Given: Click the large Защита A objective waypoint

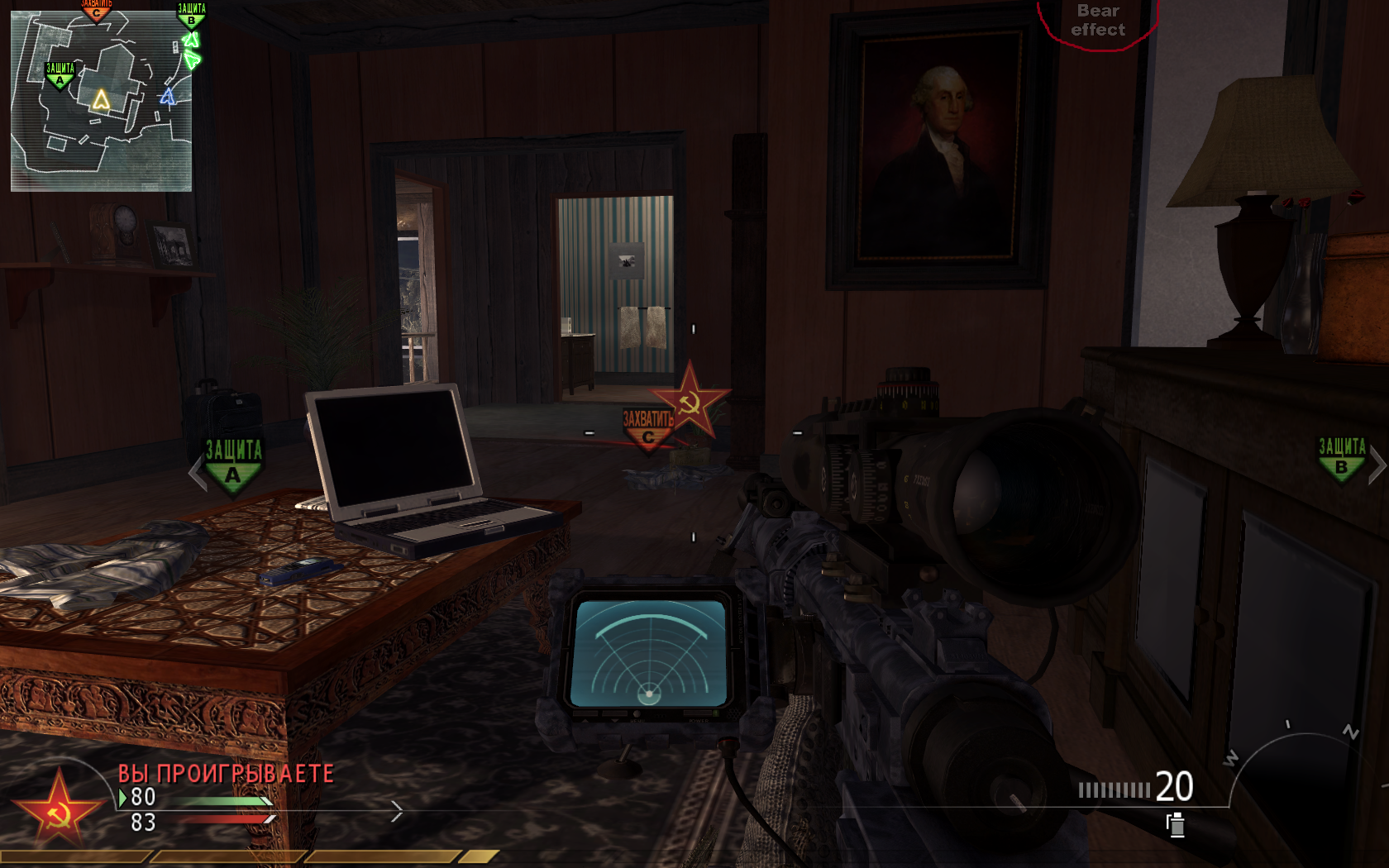Looking at the screenshot, I should pos(233,465).
